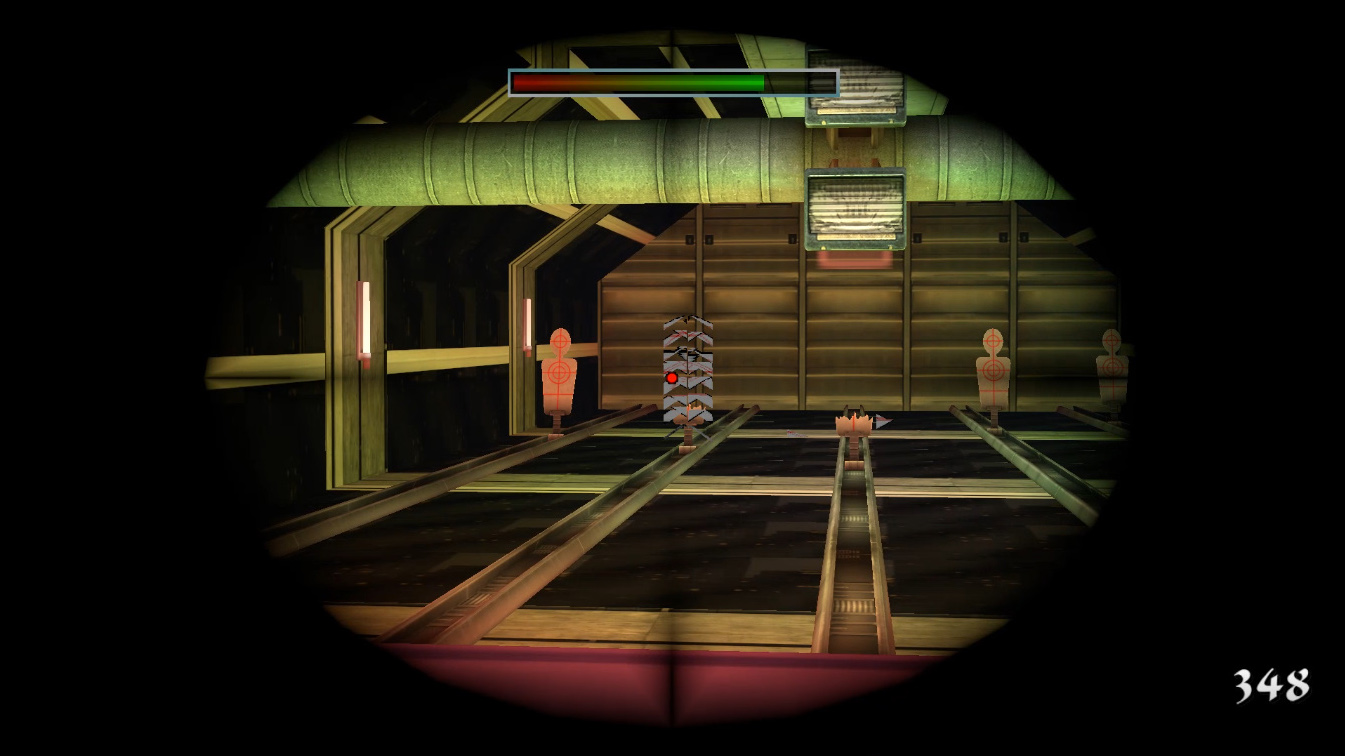Click the left wall-mounted pink lamp

tap(362, 318)
